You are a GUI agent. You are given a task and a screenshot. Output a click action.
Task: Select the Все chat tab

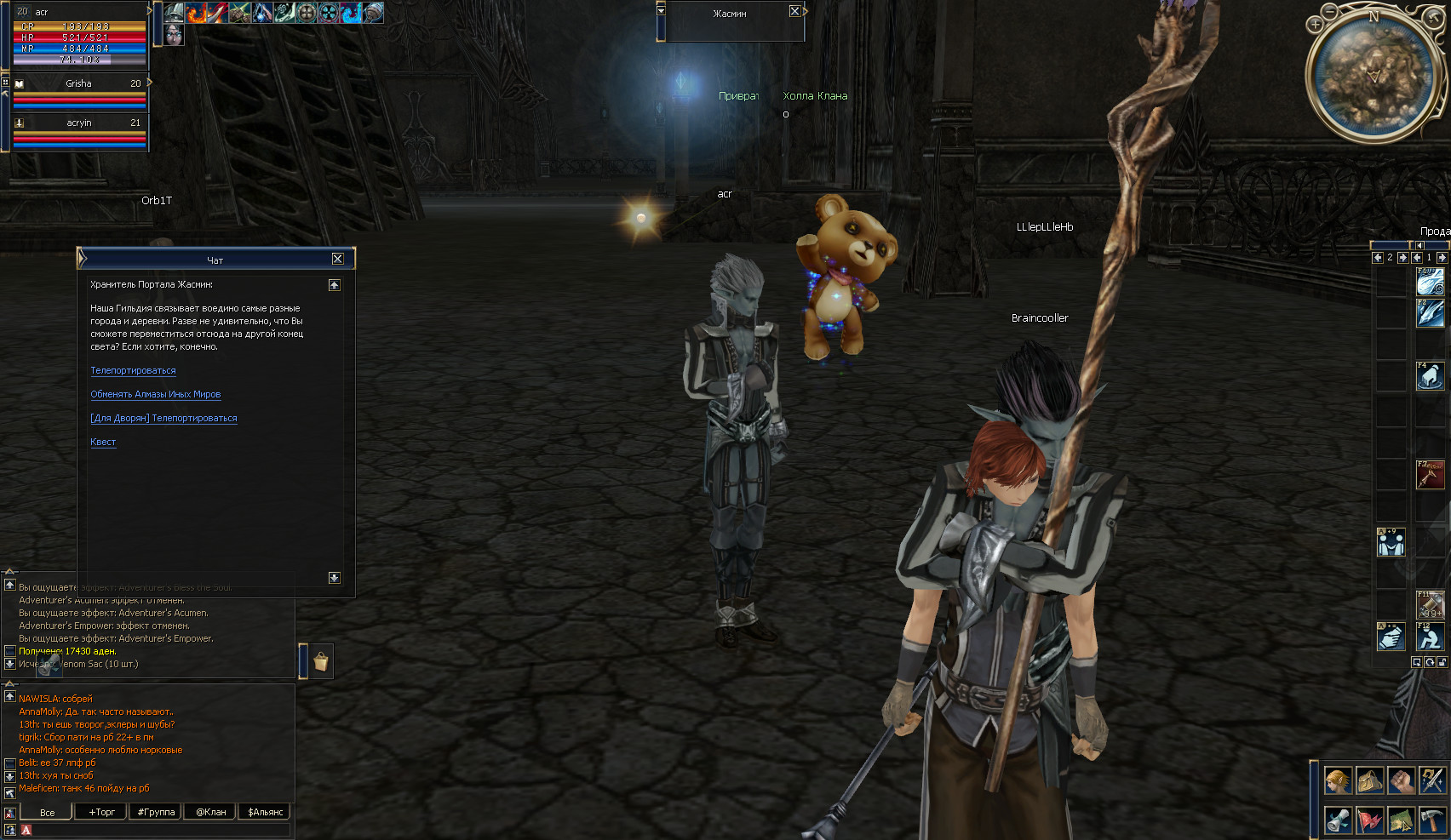[x=47, y=812]
